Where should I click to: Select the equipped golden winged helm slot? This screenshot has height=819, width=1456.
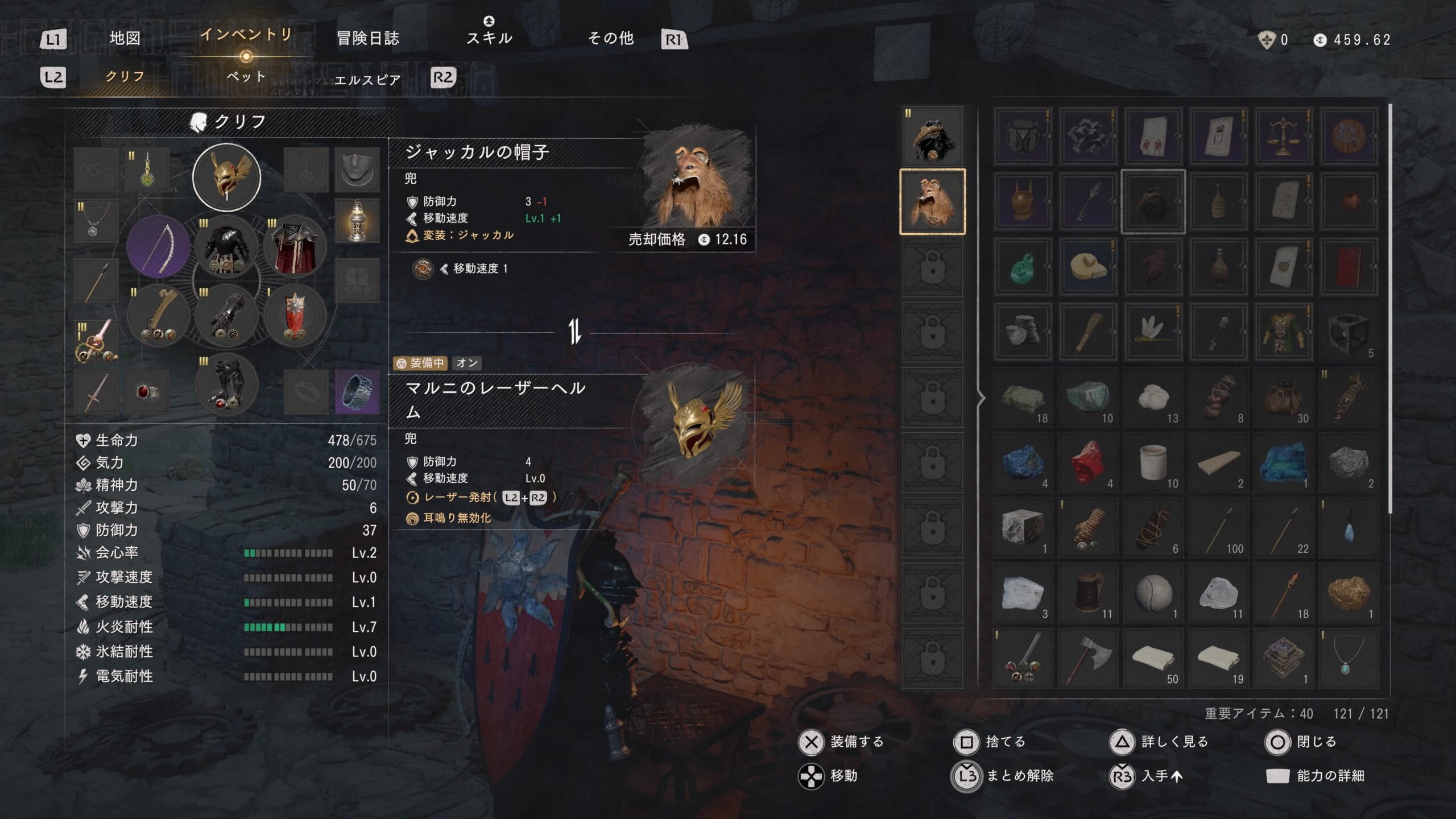[226, 177]
